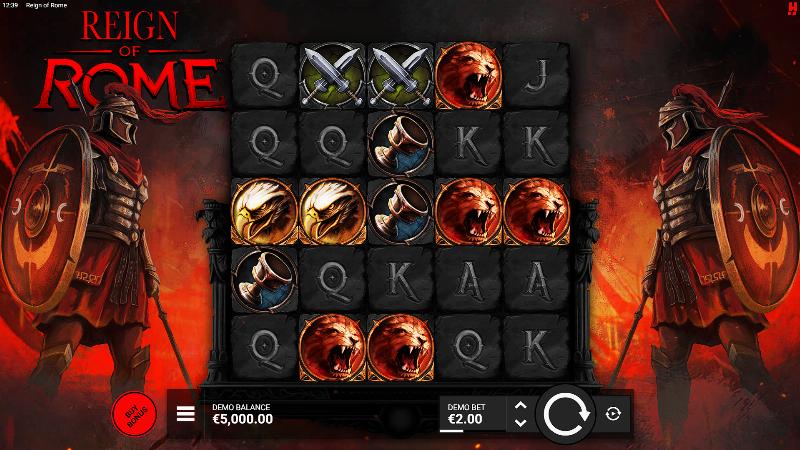Open the hamburger menu
This screenshot has height=450, width=800.
click(186, 414)
